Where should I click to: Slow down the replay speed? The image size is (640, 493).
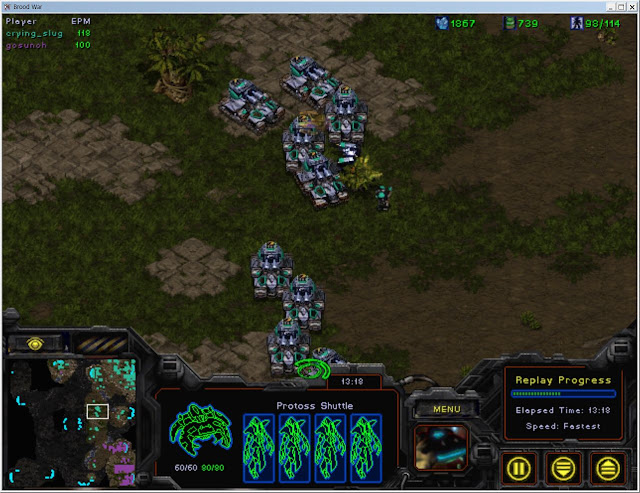tap(564, 466)
